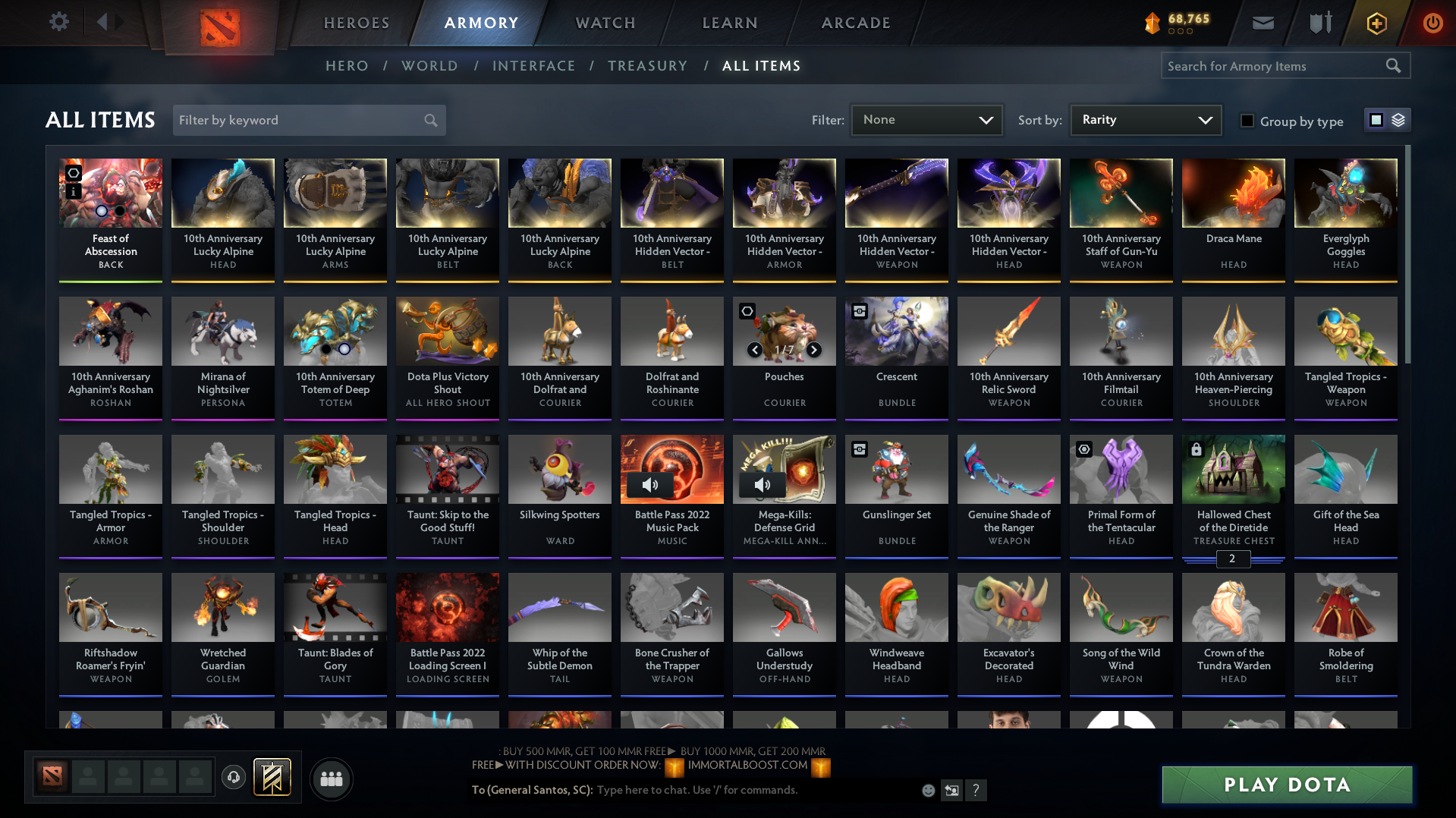The image size is (1456, 818).
Task: Click the next arrow on the Pouches item
Action: click(813, 351)
